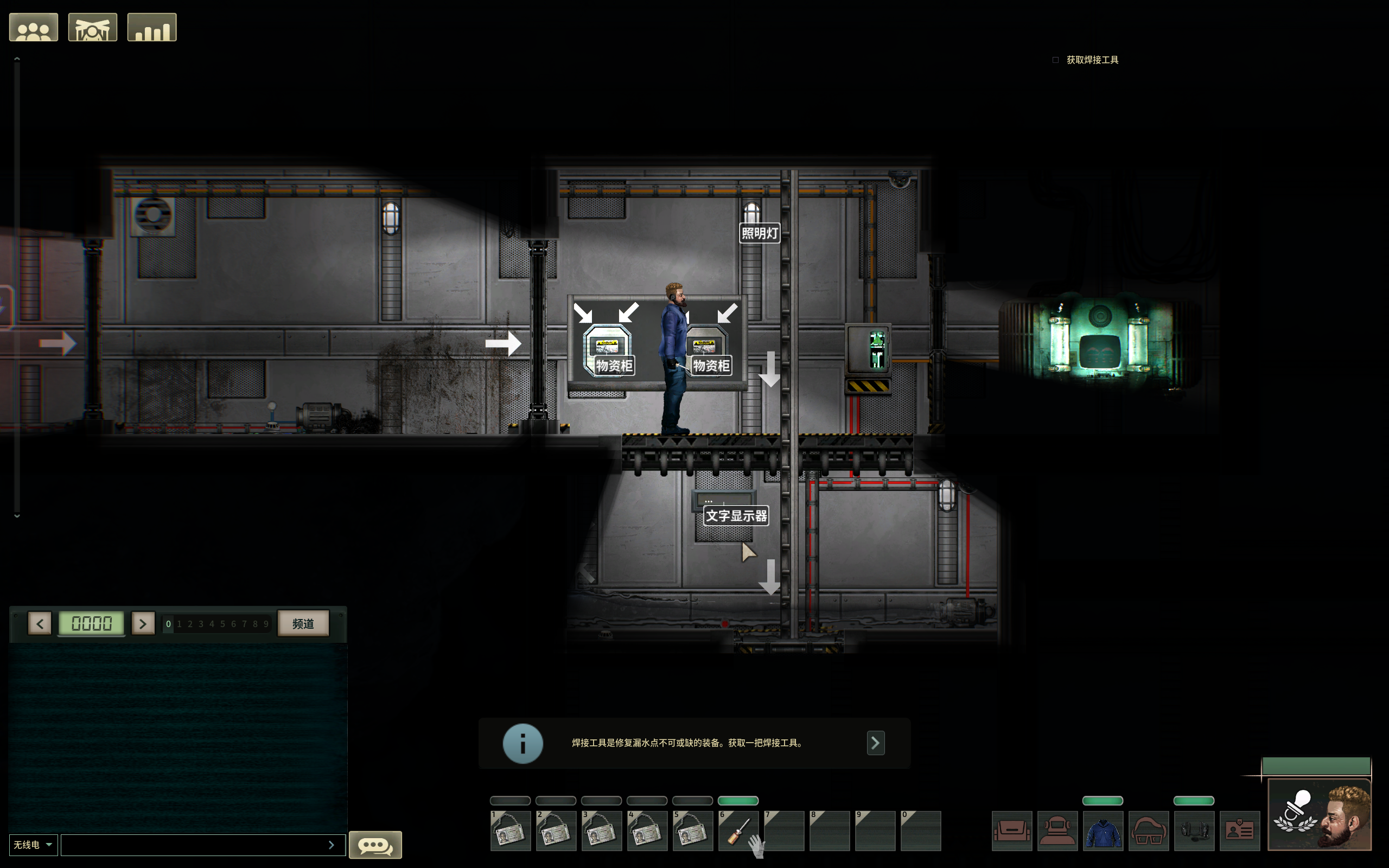Select the ID card in hotbar slot 5
Image resolution: width=1389 pixels, height=868 pixels.
[x=693, y=830]
